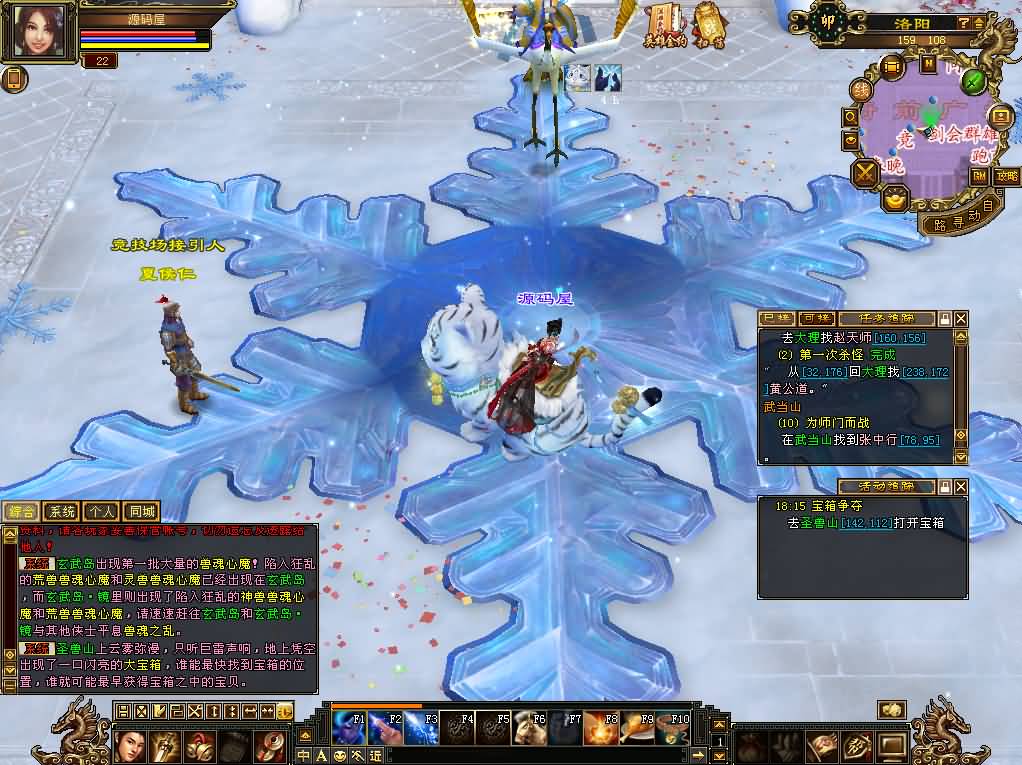Click the question mark help button
Screen dimensions: 1022x765
coord(963,23)
